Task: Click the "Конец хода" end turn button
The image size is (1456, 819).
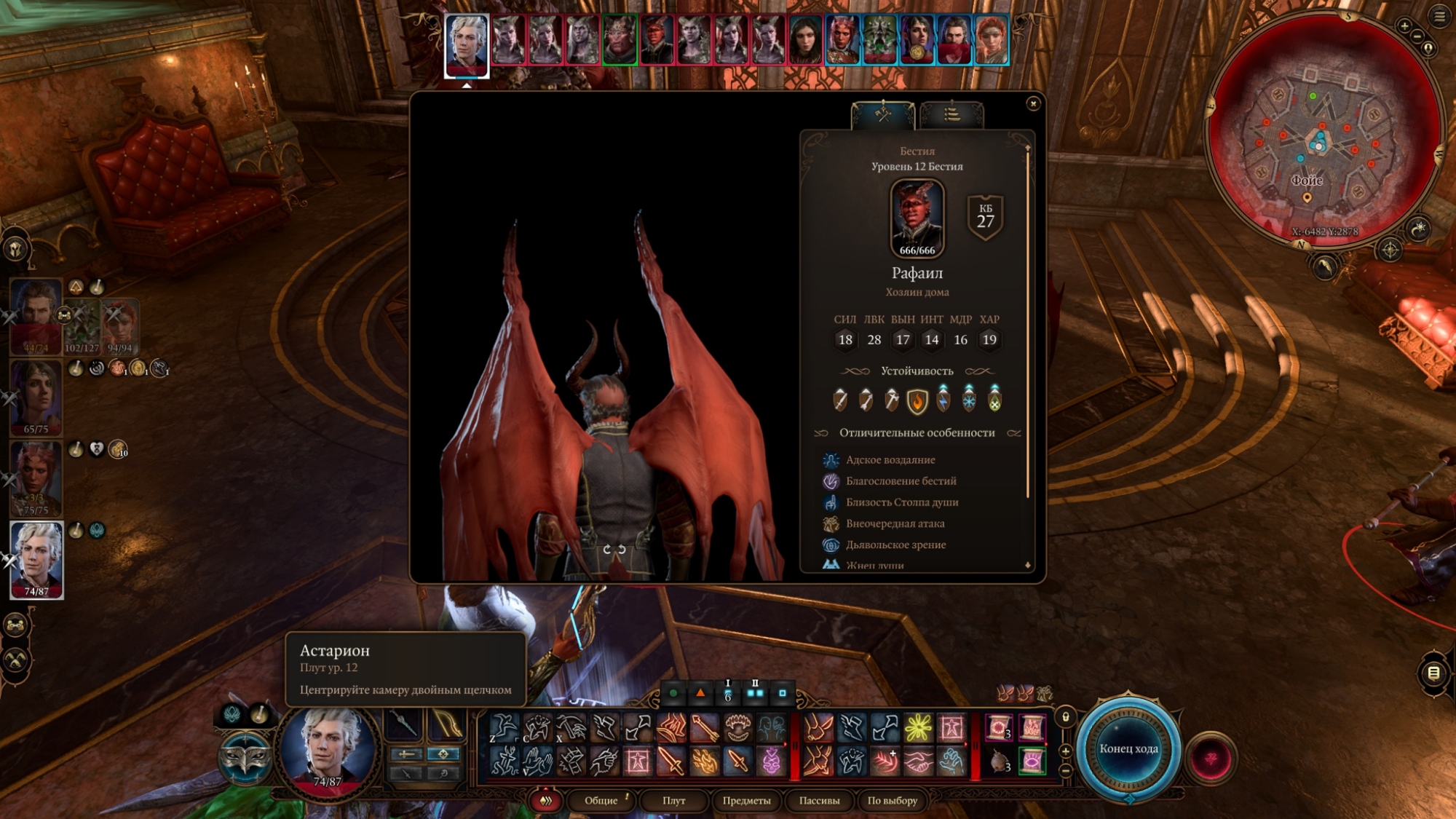Action: (1128, 749)
